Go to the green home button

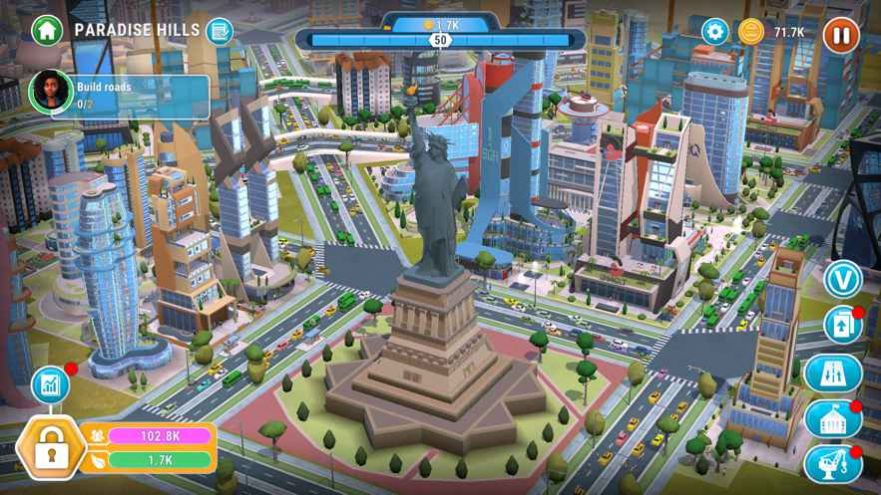pyautogui.click(x=47, y=30)
